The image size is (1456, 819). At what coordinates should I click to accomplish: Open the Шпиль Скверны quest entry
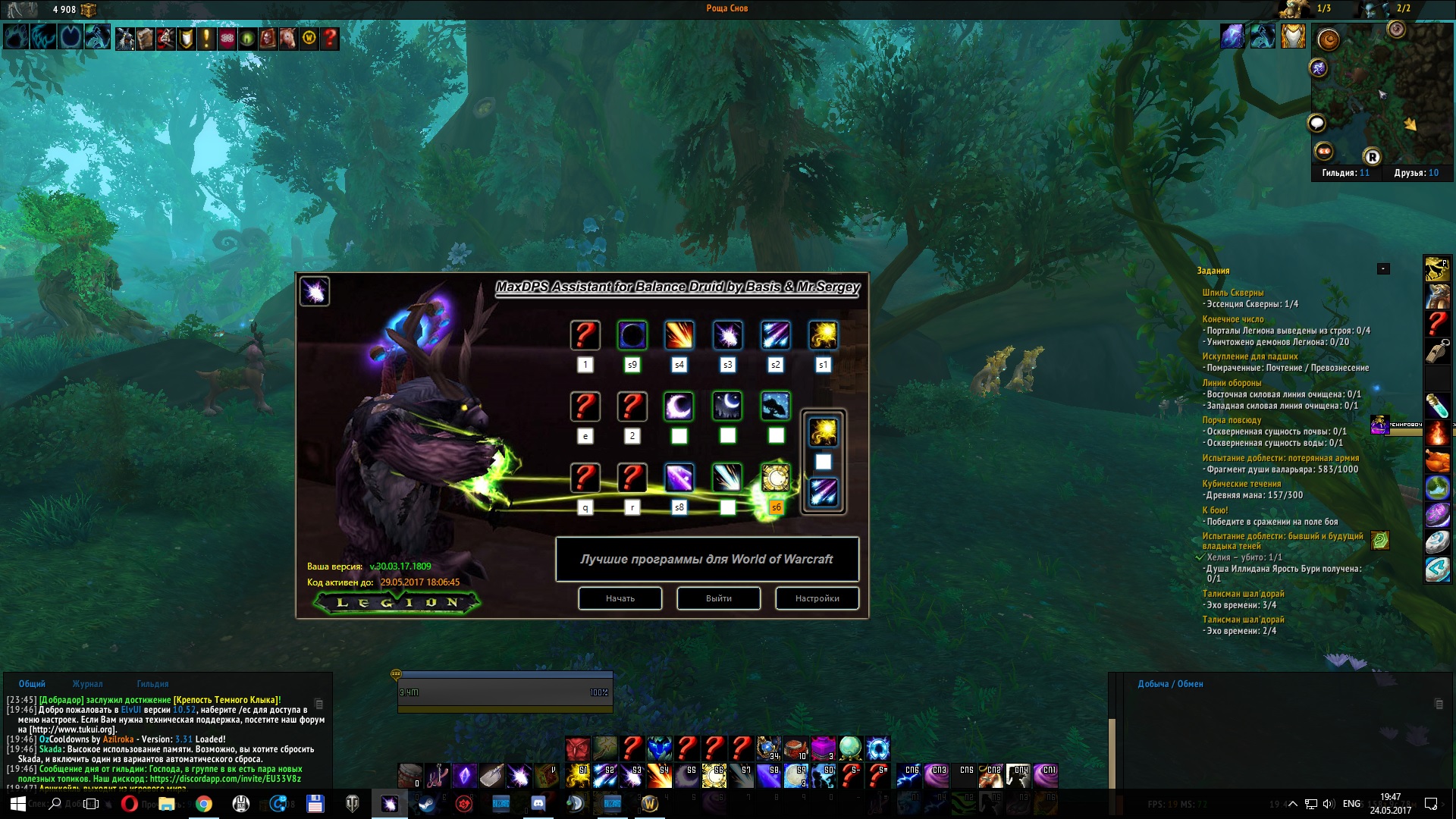pos(1232,293)
